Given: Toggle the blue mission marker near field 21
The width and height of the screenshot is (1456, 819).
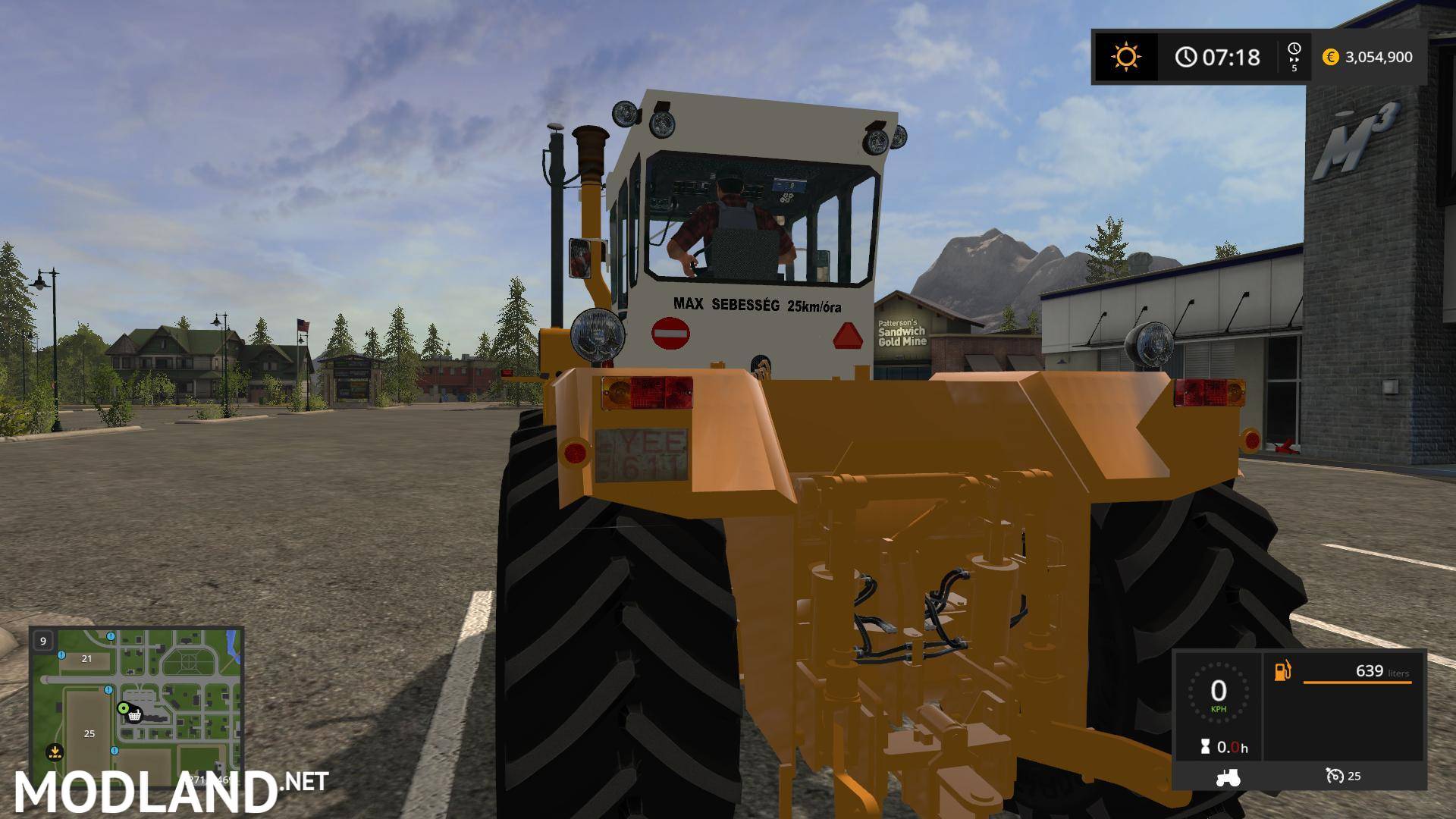Looking at the screenshot, I should click(x=61, y=655).
